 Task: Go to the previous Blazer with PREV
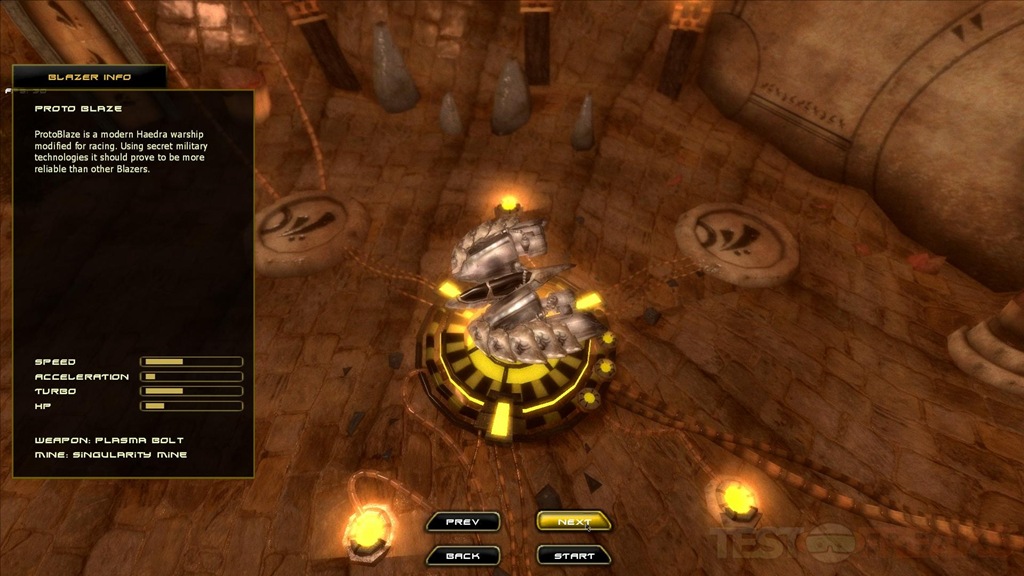click(x=462, y=521)
